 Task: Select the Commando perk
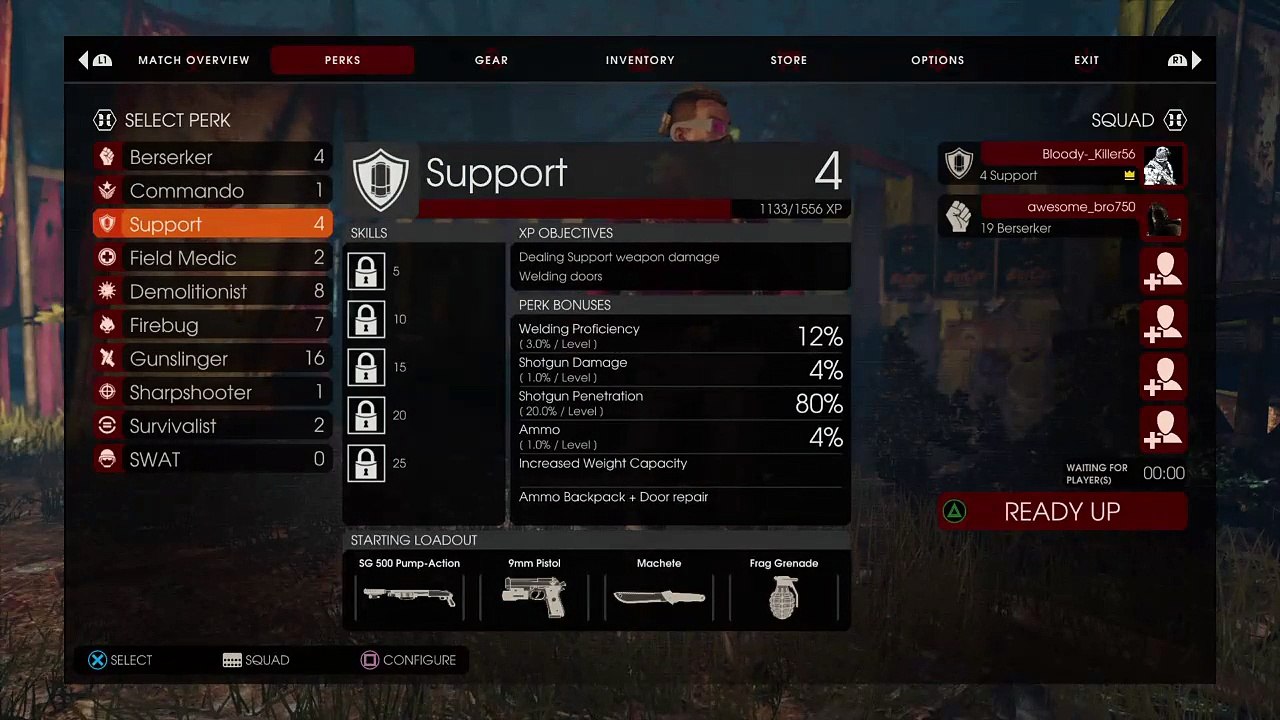click(212, 191)
